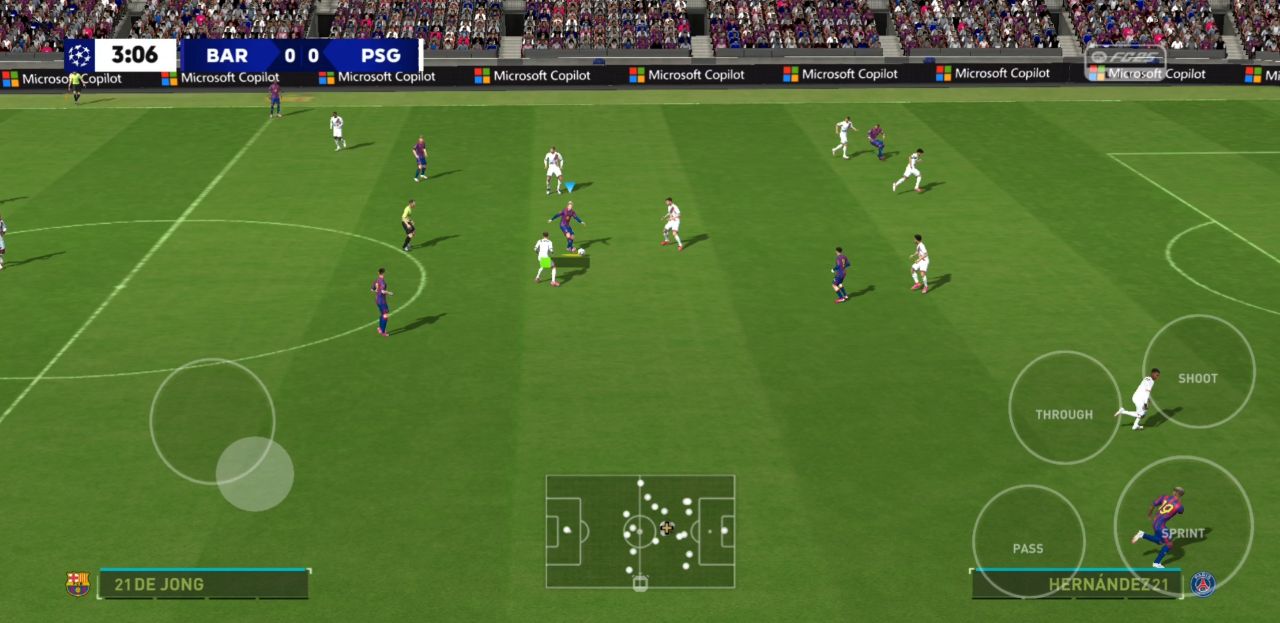Tap the SHOOT button
This screenshot has height=623, width=1280.
click(1198, 372)
